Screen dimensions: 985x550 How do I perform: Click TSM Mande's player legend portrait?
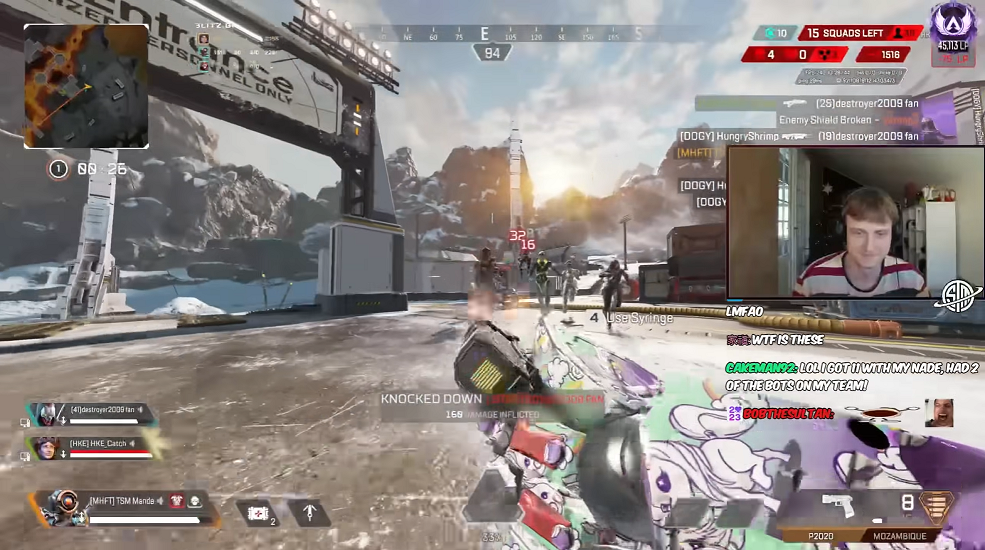click(61, 506)
